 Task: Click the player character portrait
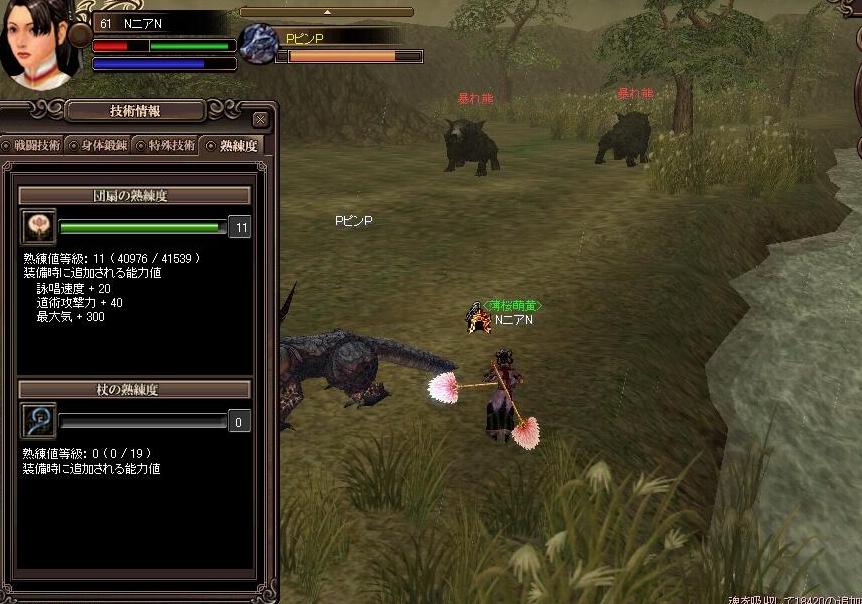click(x=38, y=40)
